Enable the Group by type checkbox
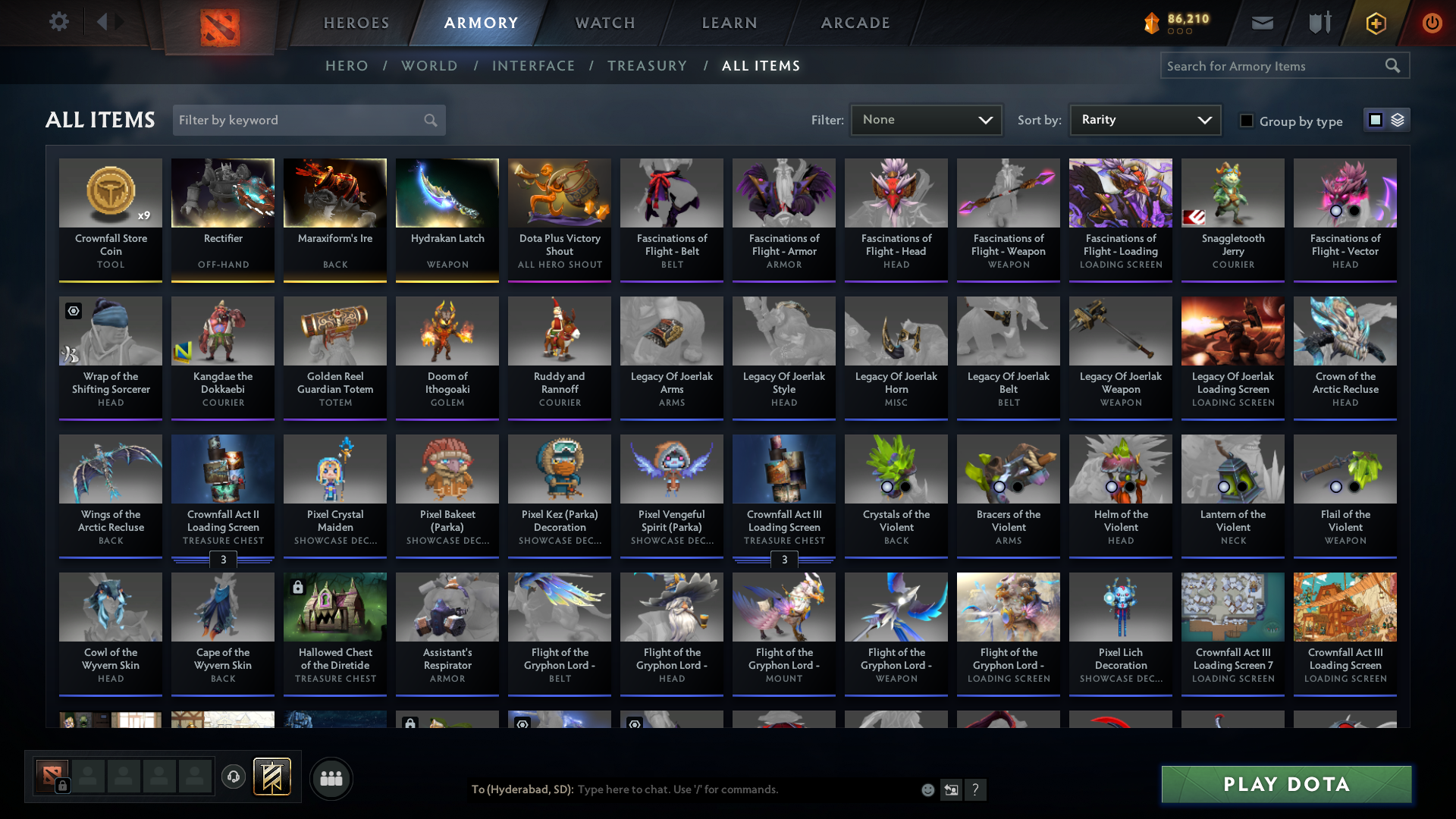This screenshot has width=1456, height=819. click(1246, 121)
